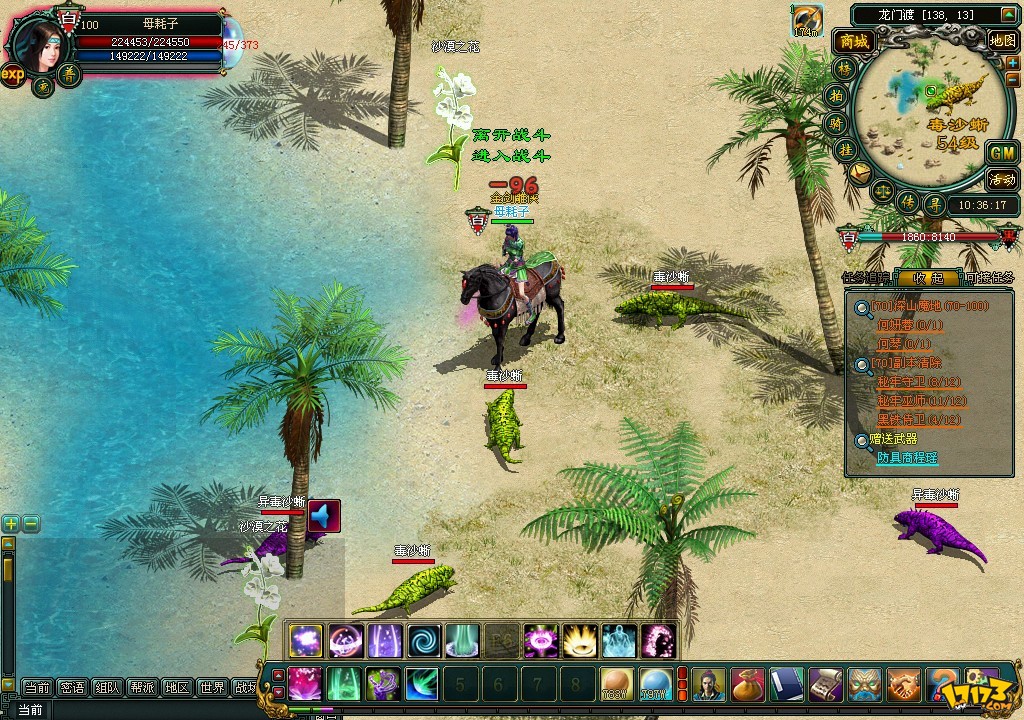1024x720 pixels.
Task: Switch to the 密语 whisper chat tab
Action: pos(72,687)
